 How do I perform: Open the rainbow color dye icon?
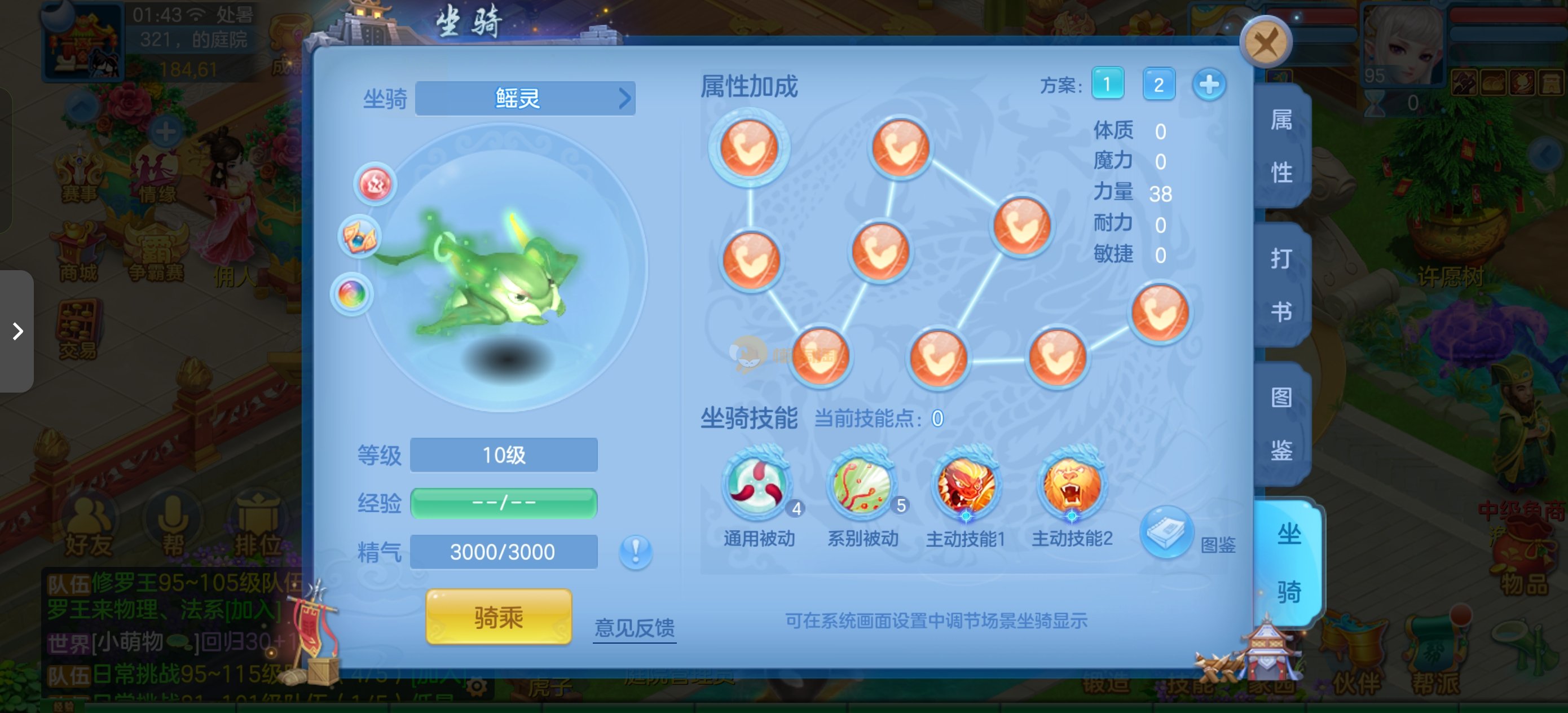352,294
